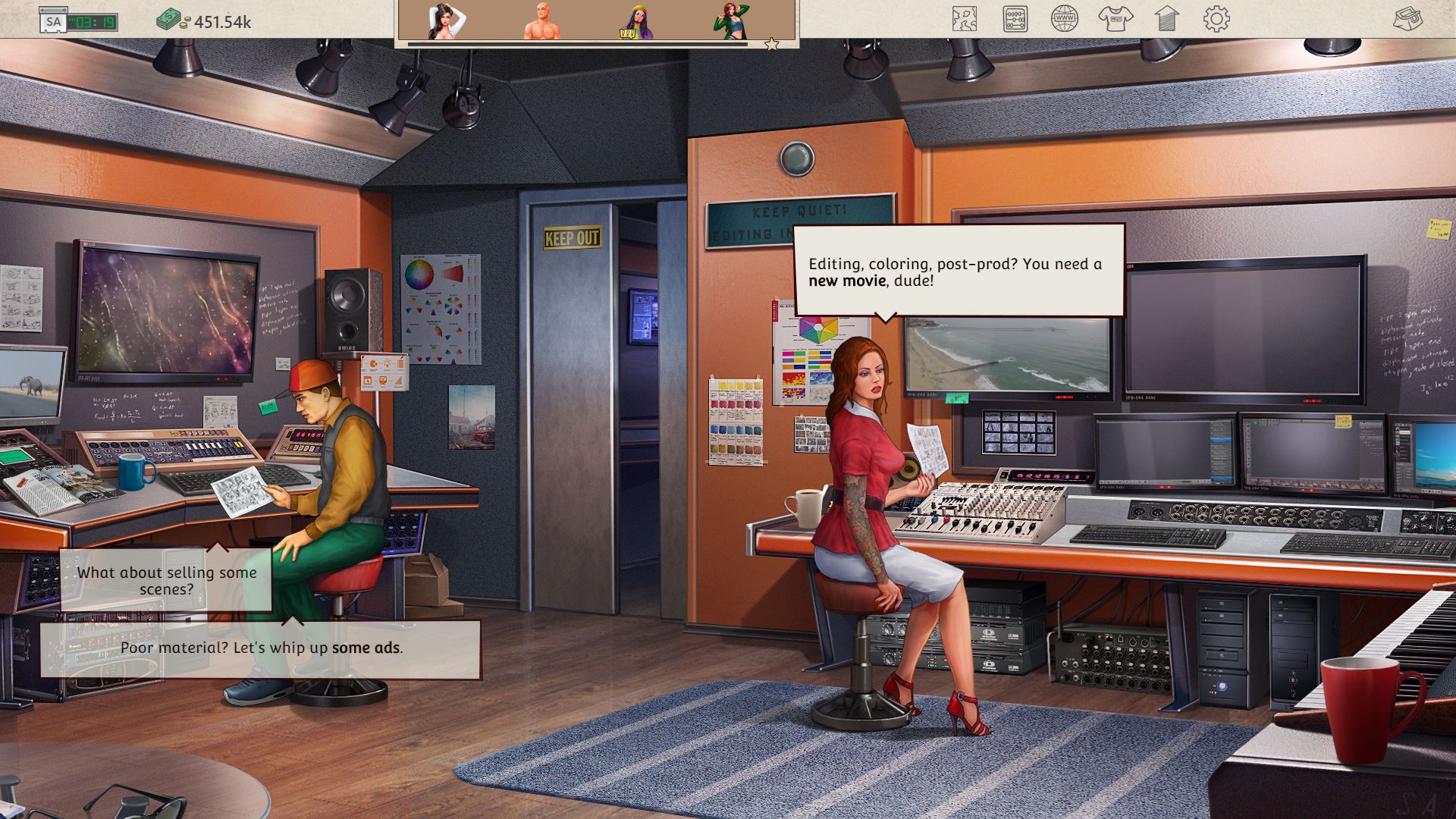Choose "Let's whip up some ads" option

(261, 648)
